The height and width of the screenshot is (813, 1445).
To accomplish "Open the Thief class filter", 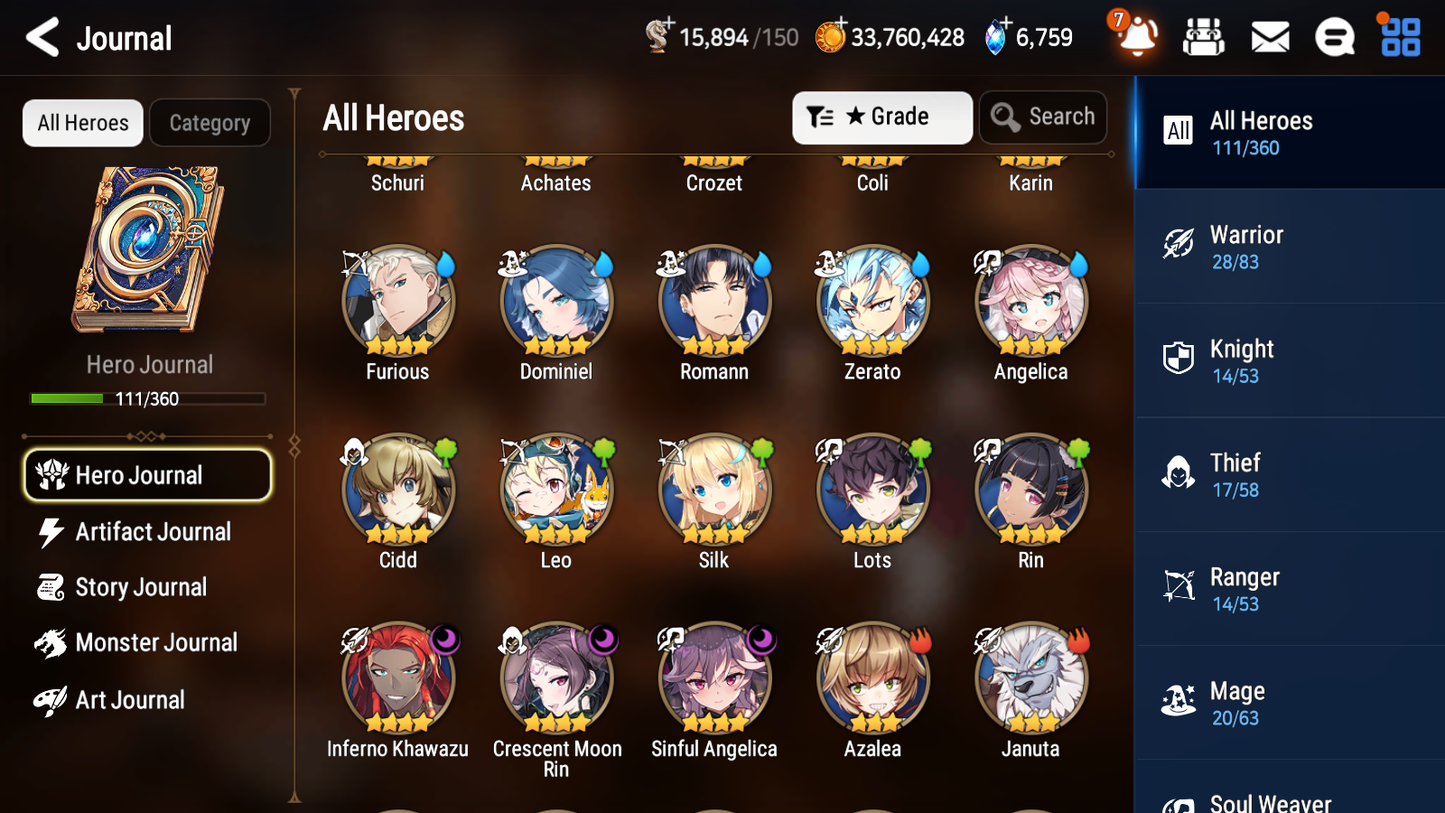I will [1289, 474].
